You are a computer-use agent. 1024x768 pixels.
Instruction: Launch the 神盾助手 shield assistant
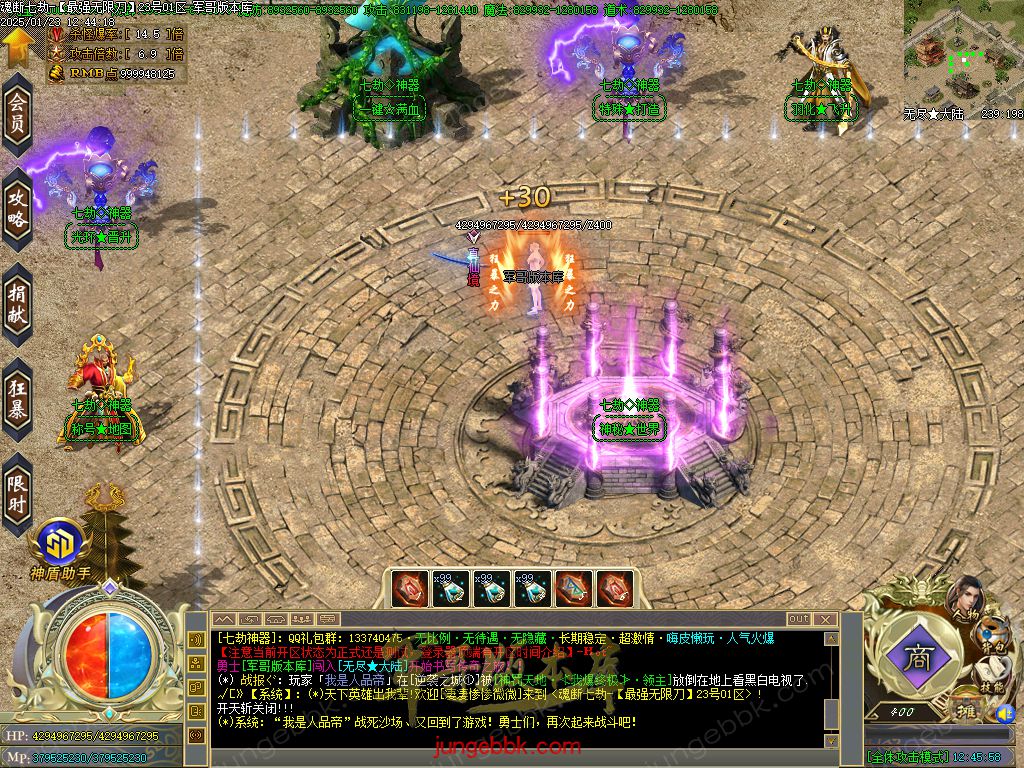59,547
